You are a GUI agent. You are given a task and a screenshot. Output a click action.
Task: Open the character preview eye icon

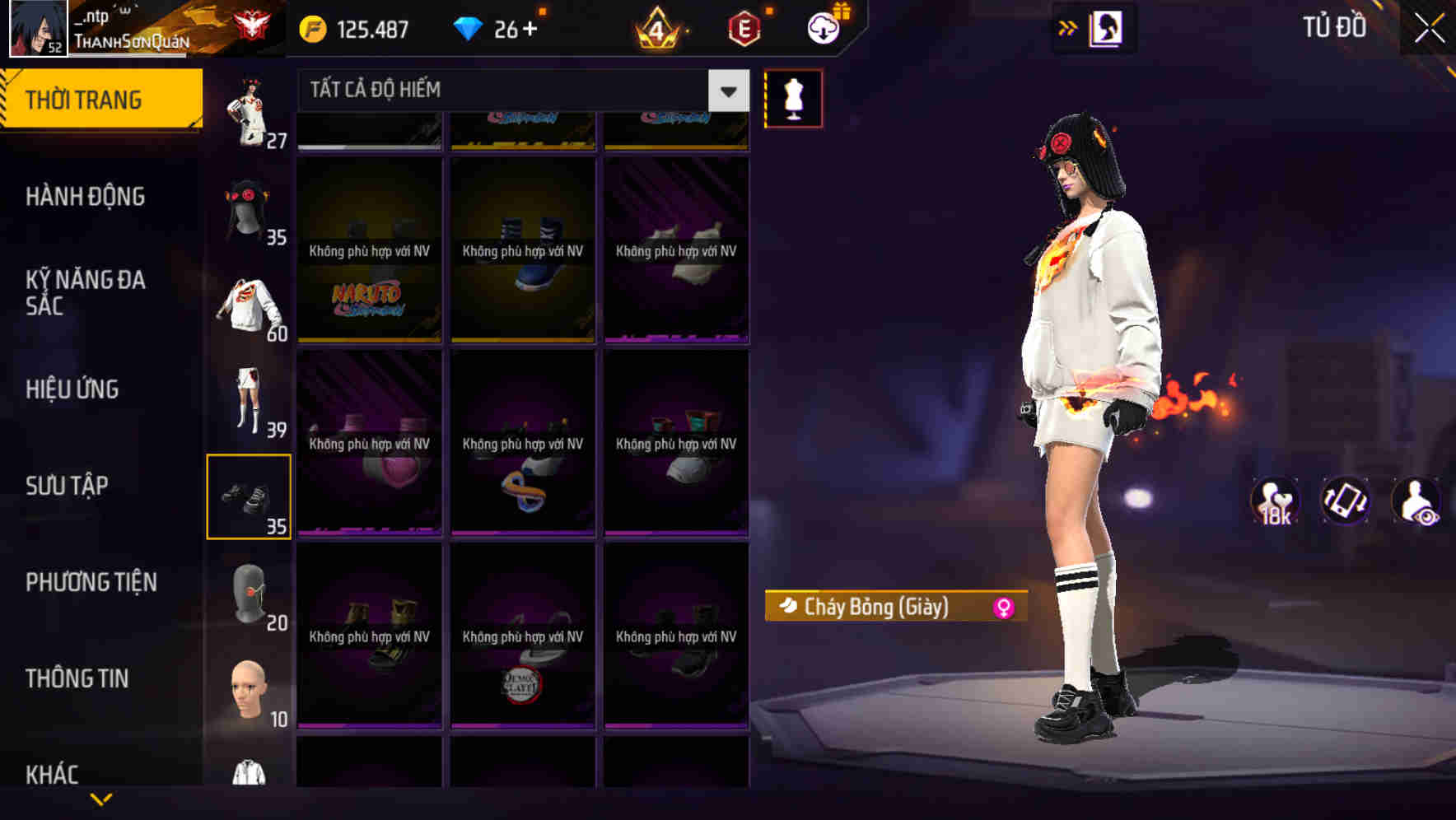coord(1416,503)
